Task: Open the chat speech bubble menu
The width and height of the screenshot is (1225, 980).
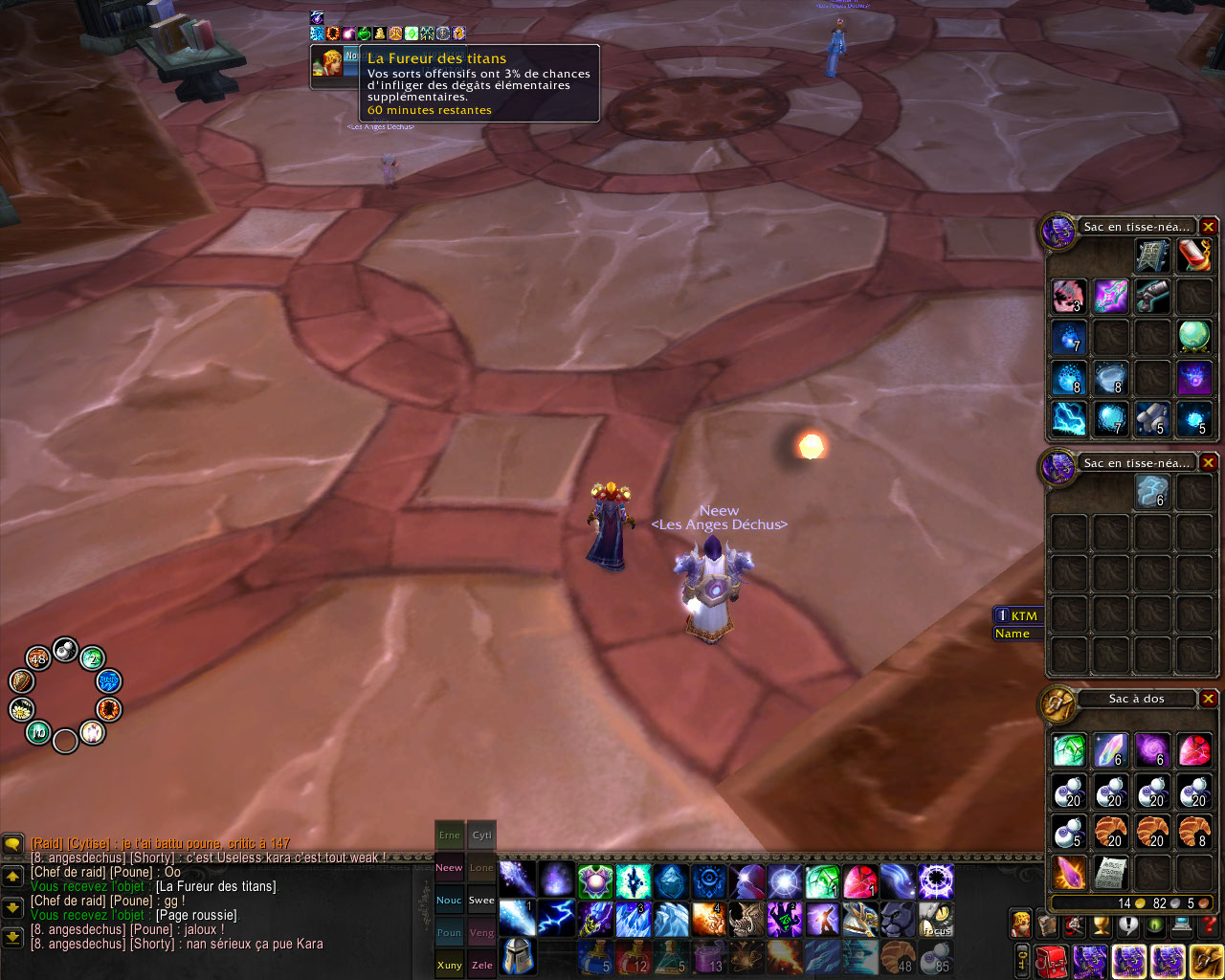Action: point(12,844)
